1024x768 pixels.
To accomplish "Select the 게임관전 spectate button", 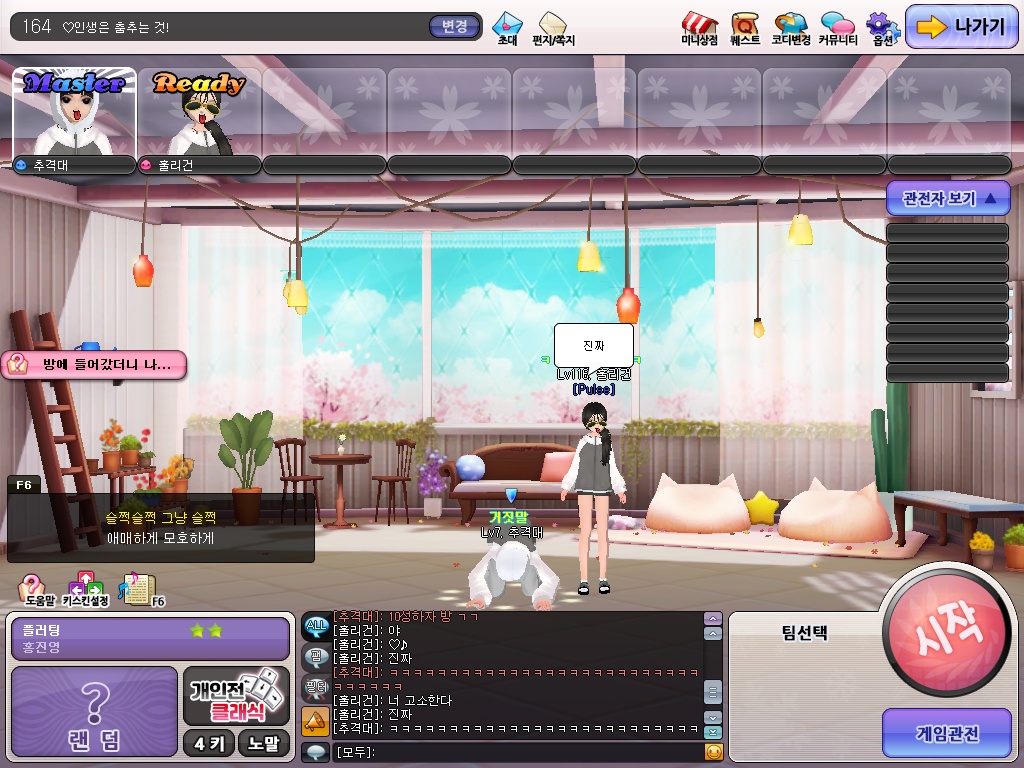I will (x=946, y=734).
